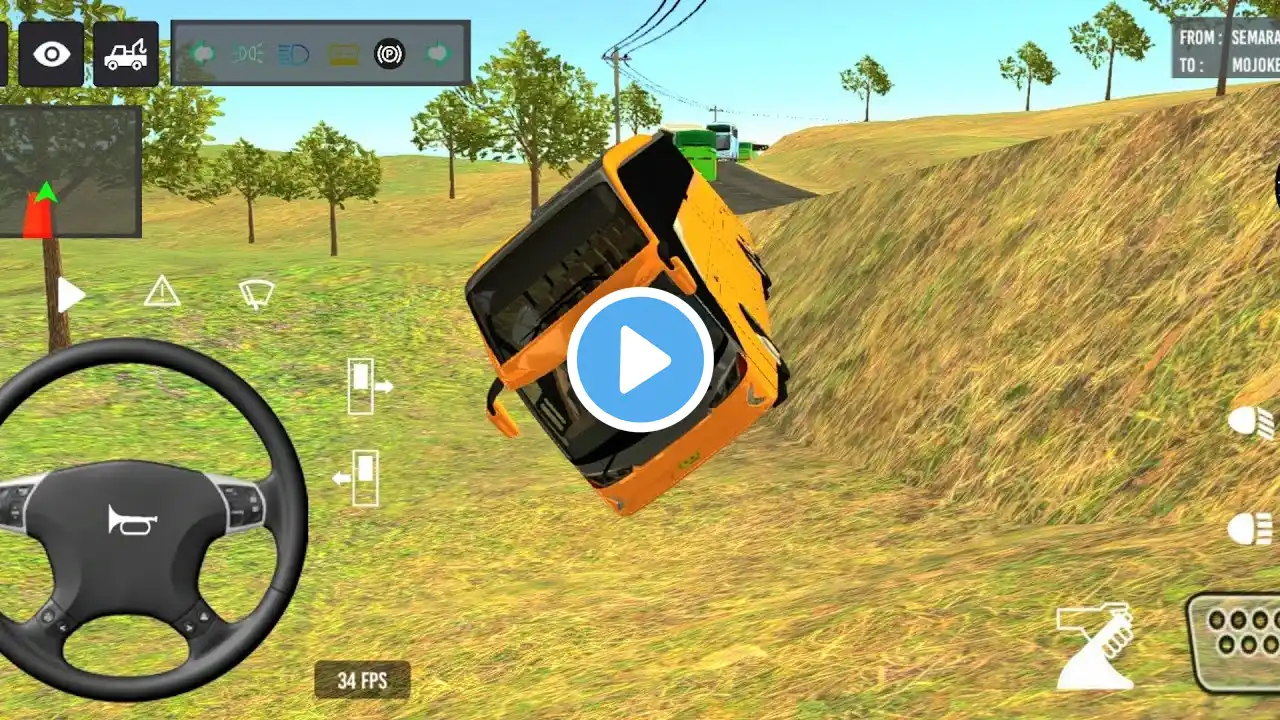Image resolution: width=1280 pixels, height=720 pixels.
Task: Play the video with the blue play button
Action: [640, 360]
